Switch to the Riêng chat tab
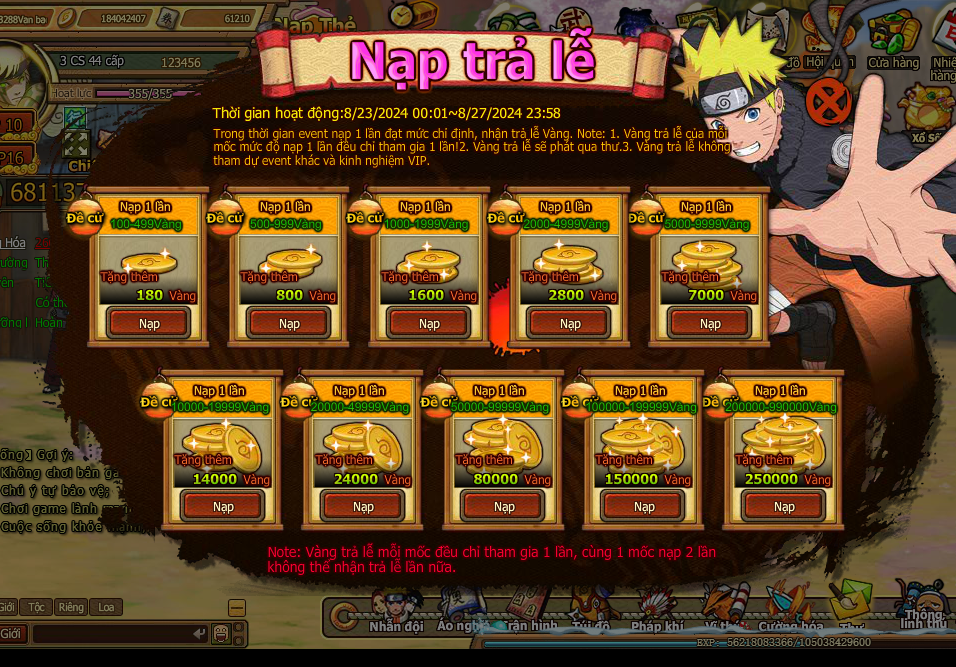The width and height of the screenshot is (956, 667). pyautogui.click(x=71, y=607)
